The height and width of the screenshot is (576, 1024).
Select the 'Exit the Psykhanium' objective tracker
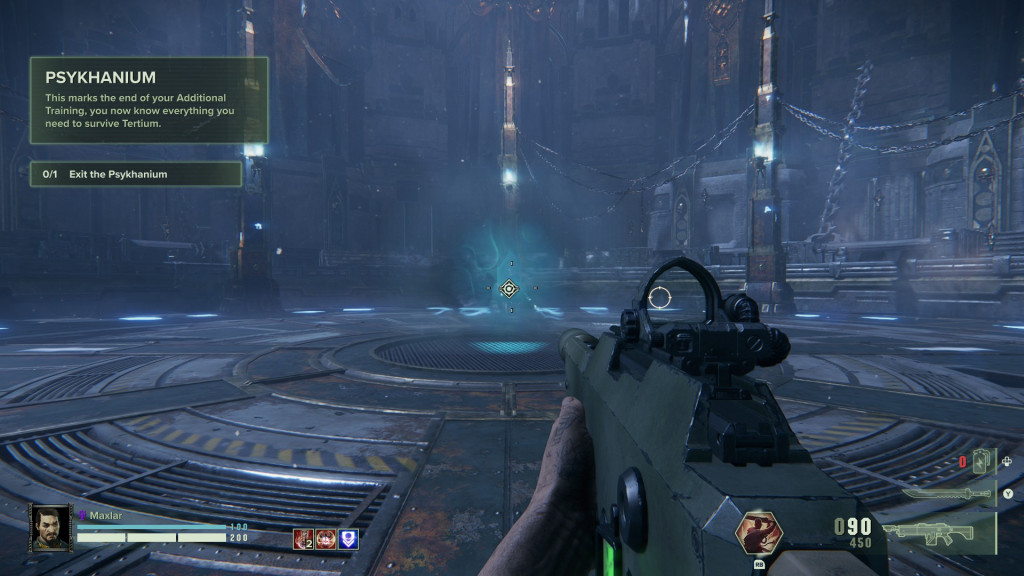[135, 174]
